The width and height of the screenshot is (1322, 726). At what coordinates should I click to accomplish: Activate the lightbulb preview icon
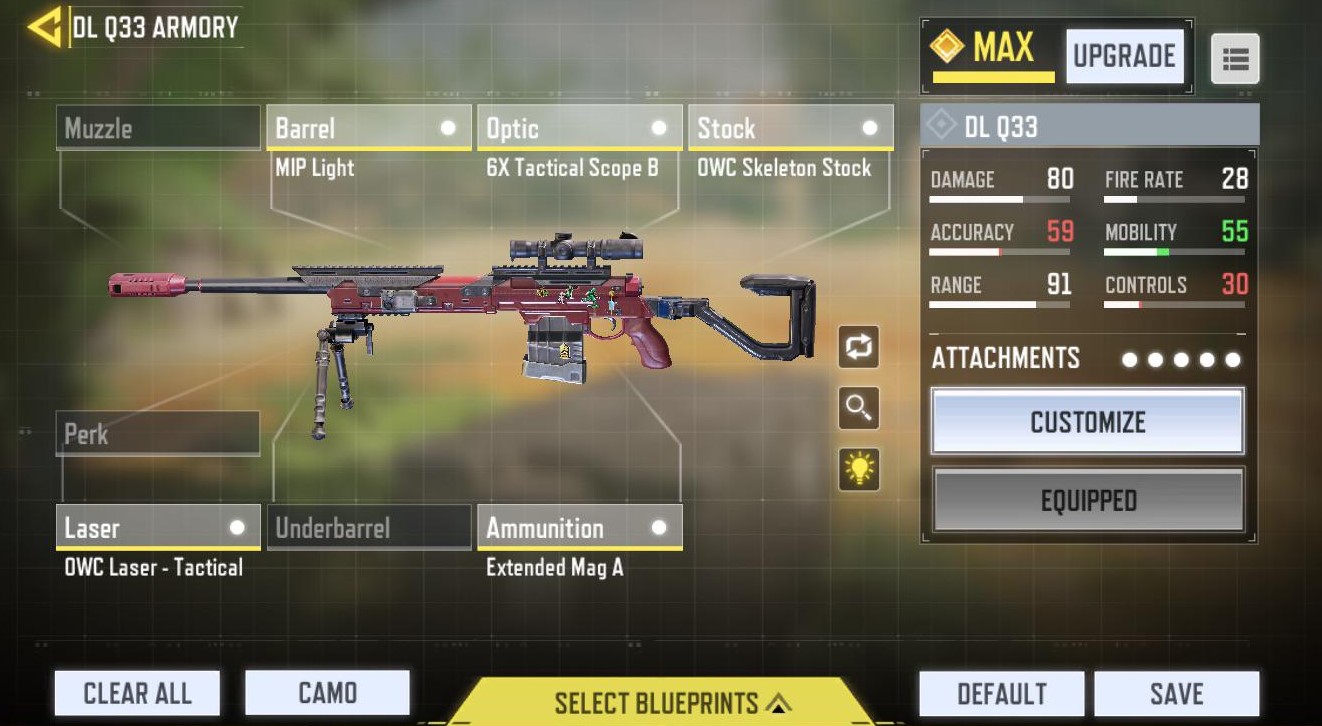[x=858, y=470]
